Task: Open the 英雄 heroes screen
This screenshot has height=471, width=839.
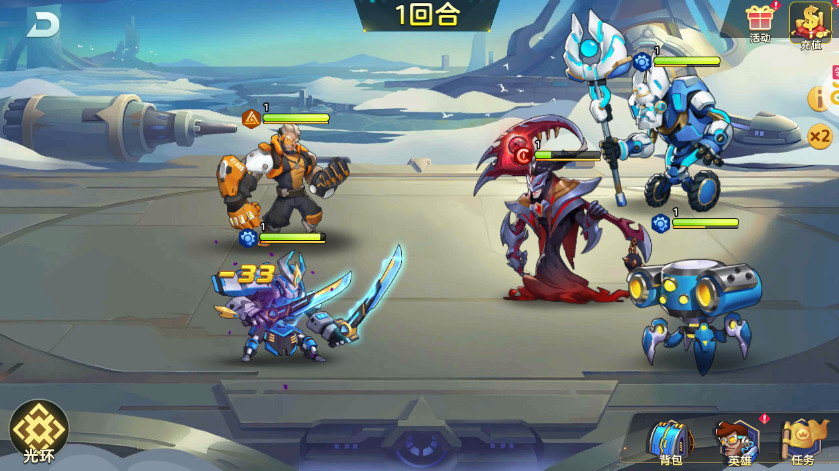Action: tap(739, 440)
